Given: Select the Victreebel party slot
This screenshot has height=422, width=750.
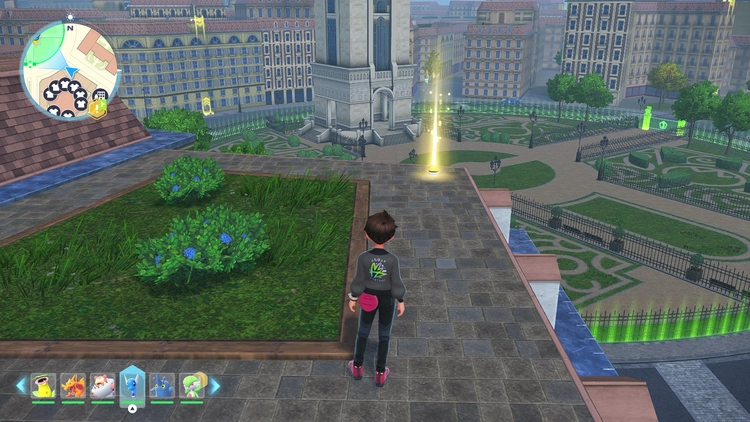Looking at the screenshot, I should (43, 385).
